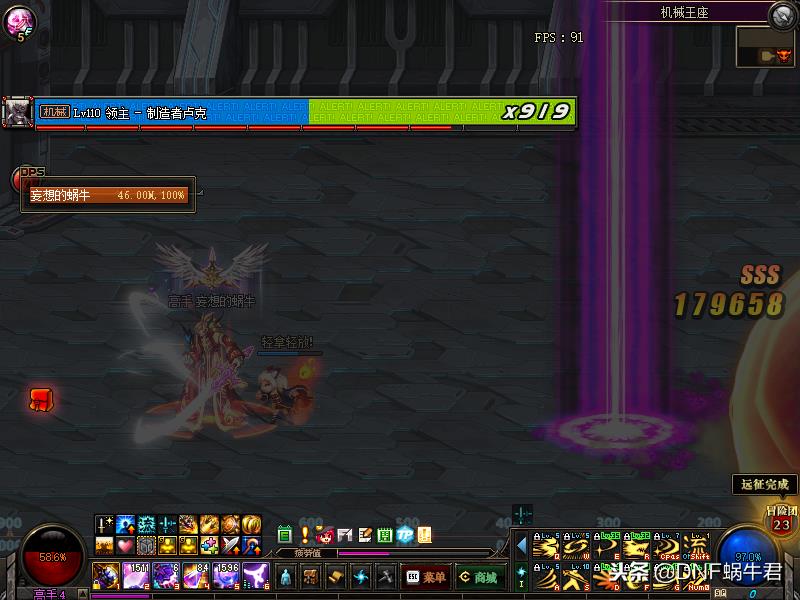Click the heart buff status icon
800x600 pixels.
(x=125, y=546)
